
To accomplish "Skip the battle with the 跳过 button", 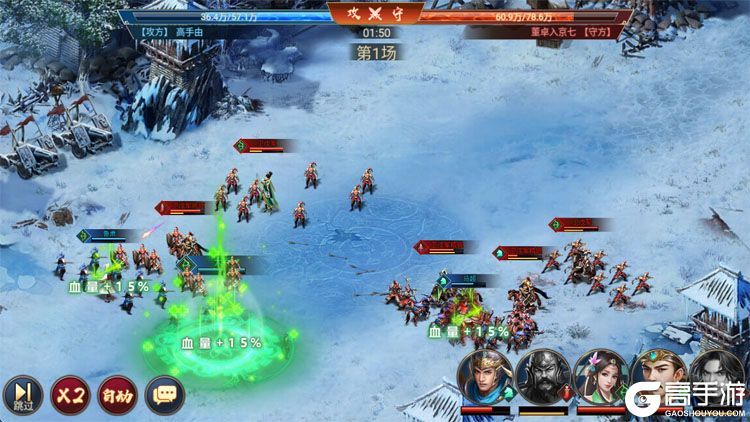I will (23, 396).
